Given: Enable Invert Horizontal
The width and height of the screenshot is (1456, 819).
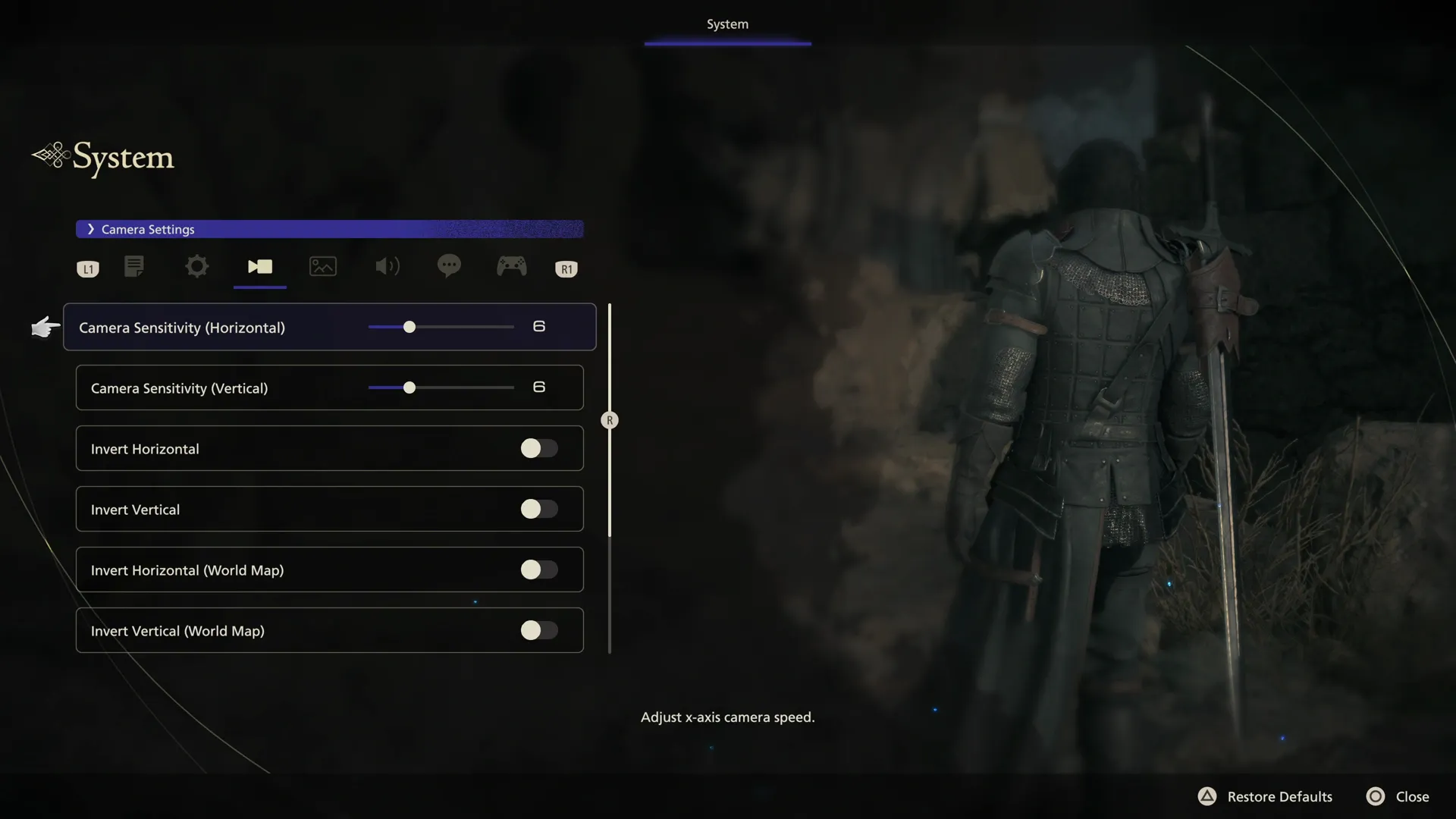Looking at the screenshot, I should tap(539, 448).
